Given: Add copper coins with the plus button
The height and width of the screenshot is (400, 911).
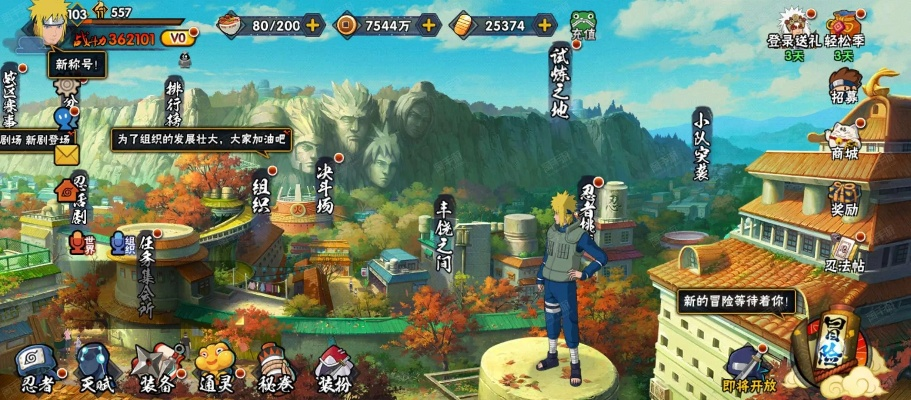Looking at the screenshot, I should pyautogui.click(x=425, y=24).
